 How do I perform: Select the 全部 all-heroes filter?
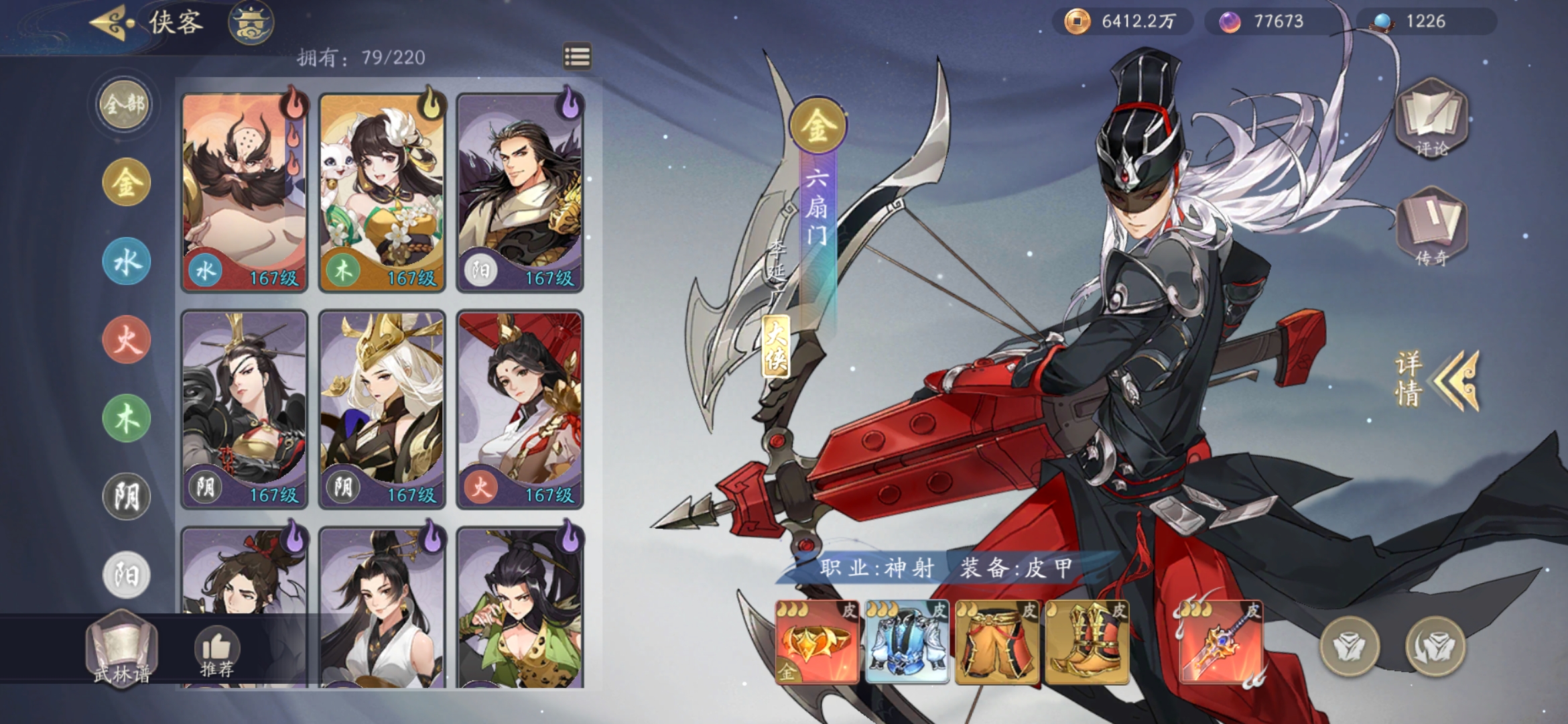pos(125,105)
